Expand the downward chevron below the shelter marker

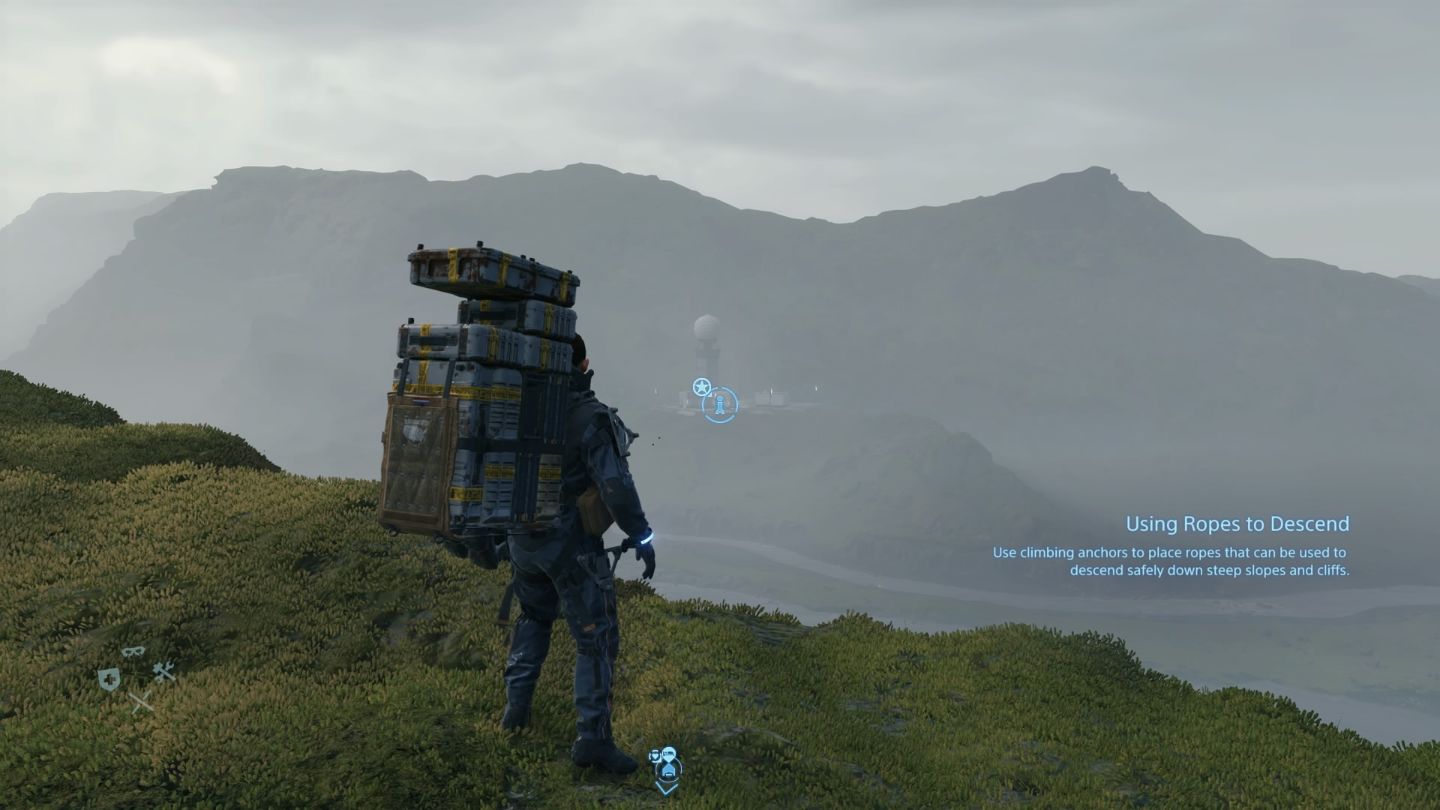pos(666,789)
